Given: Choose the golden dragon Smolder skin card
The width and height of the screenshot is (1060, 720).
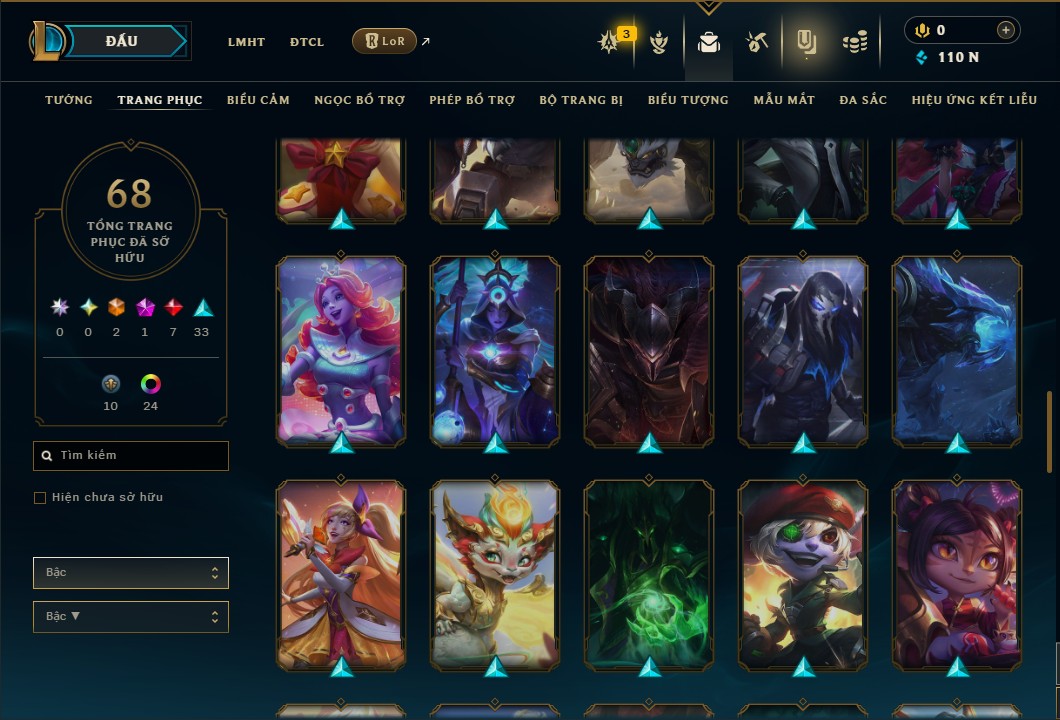Looking at the screenshot, I should click(x=495, y=574).
